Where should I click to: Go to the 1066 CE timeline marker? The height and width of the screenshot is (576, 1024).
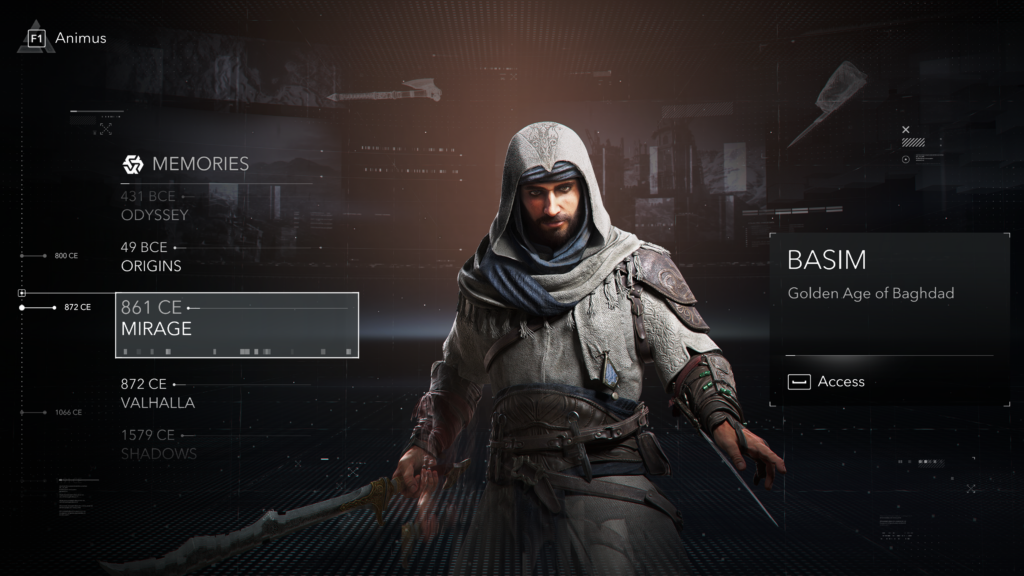point(68,412)
